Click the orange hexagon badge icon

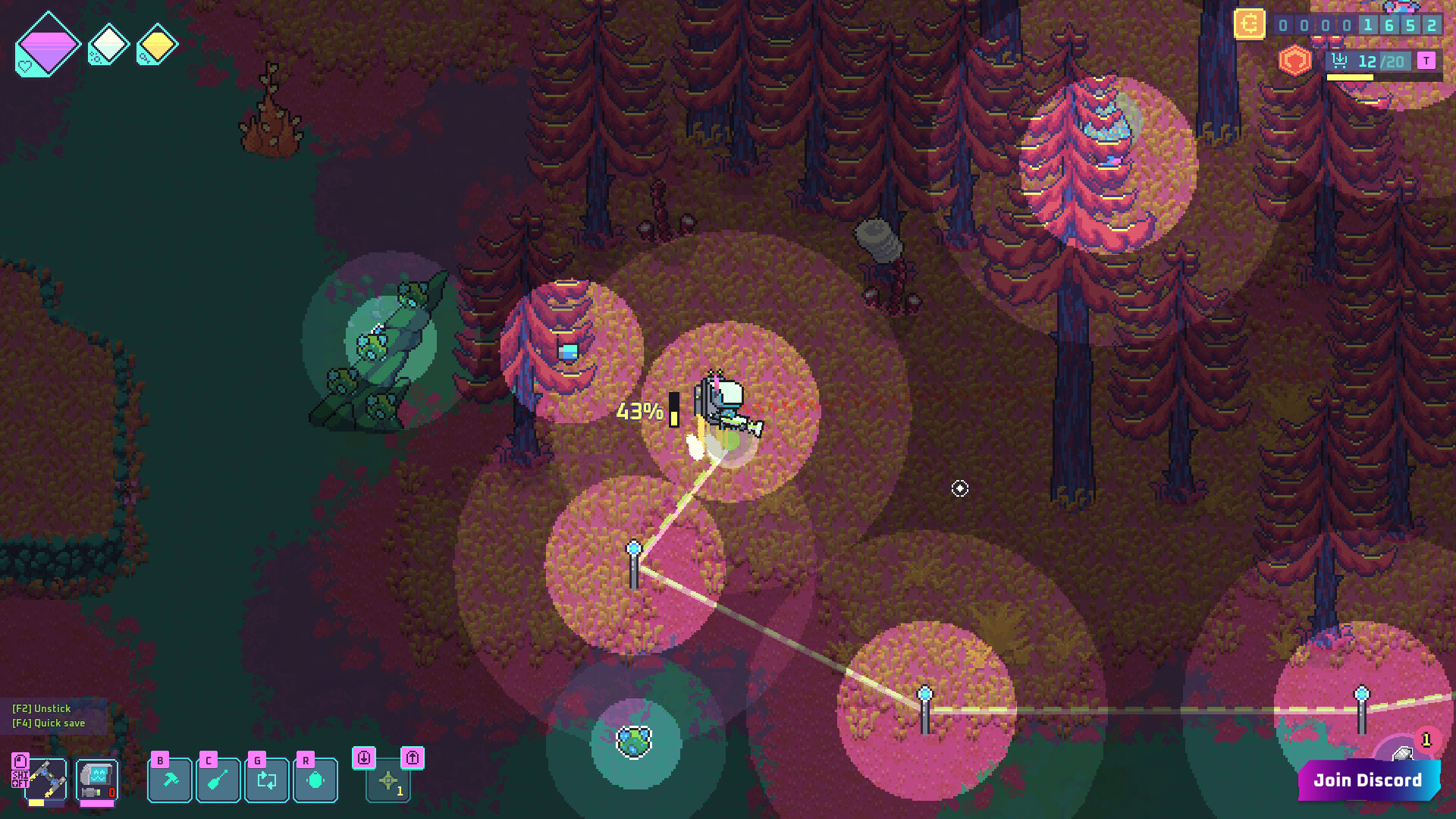[x=1295, y=61]
